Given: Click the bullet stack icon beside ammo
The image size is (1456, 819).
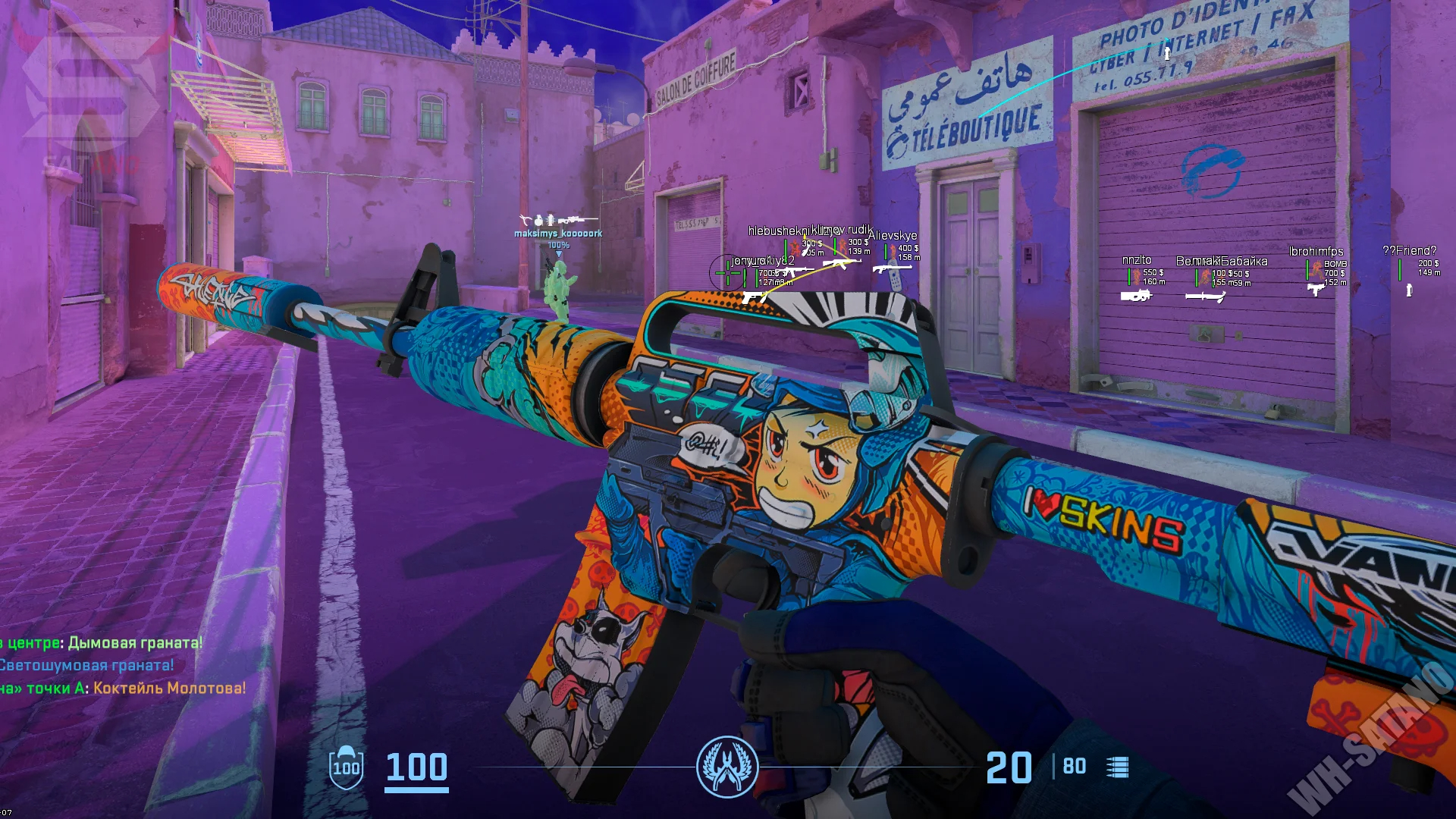Looking at the screenshot, I should tap(1117, 767).
